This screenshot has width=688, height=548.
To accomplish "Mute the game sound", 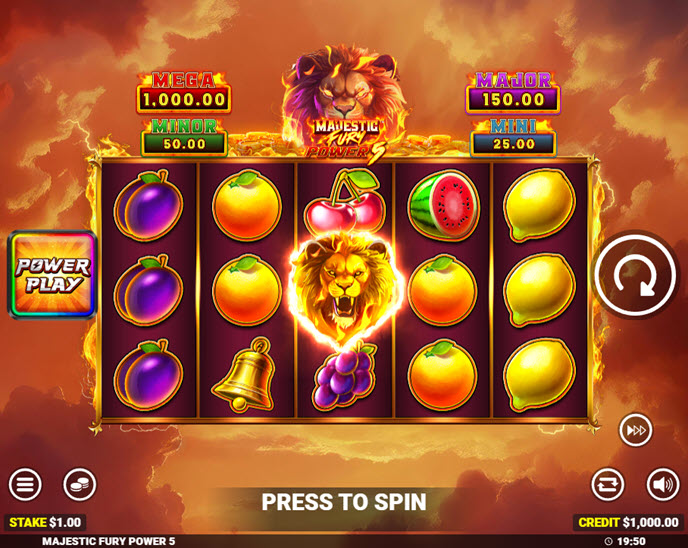I will (x=662, y=485).
